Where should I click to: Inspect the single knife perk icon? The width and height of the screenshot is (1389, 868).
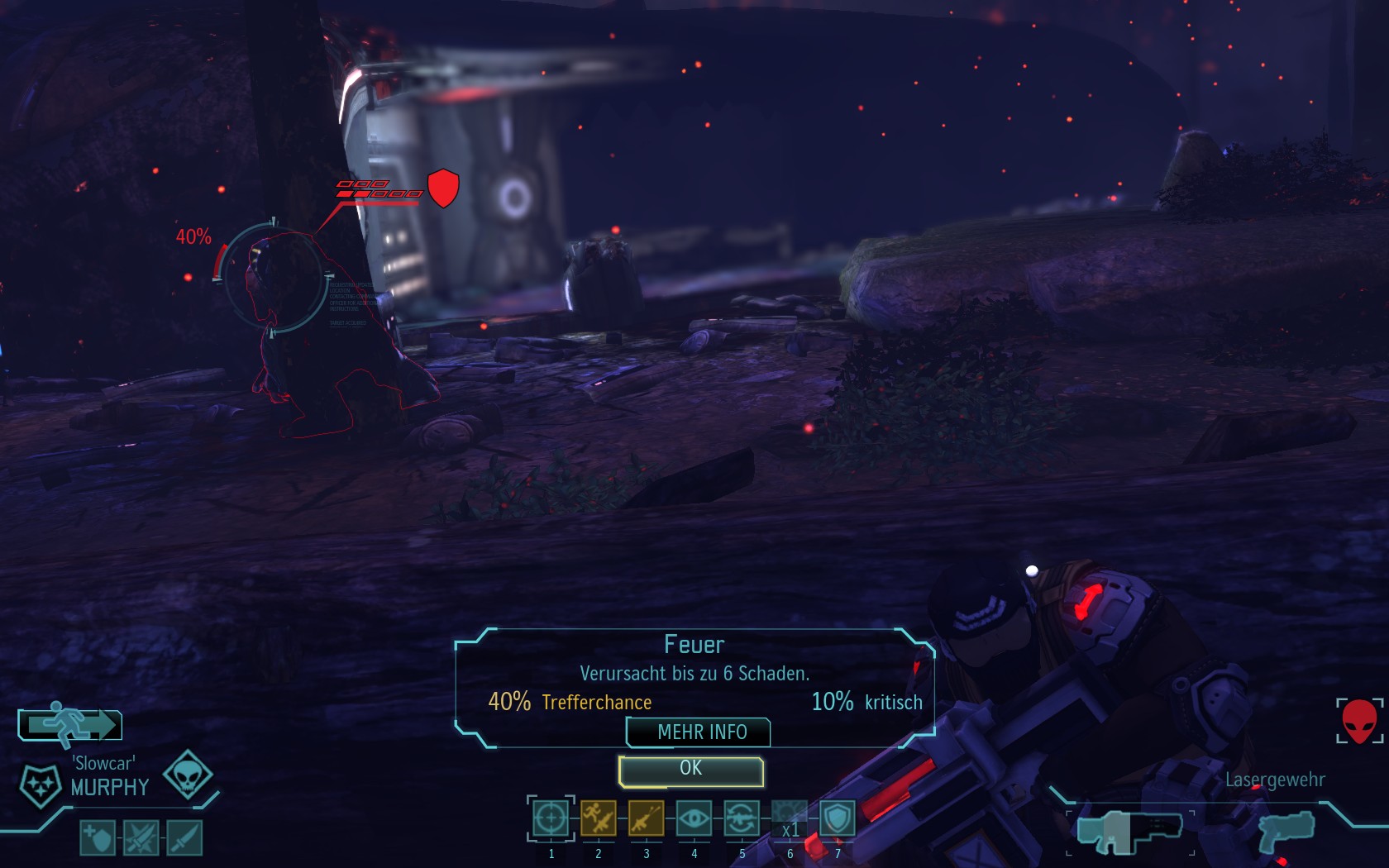[x=184, y=838]
